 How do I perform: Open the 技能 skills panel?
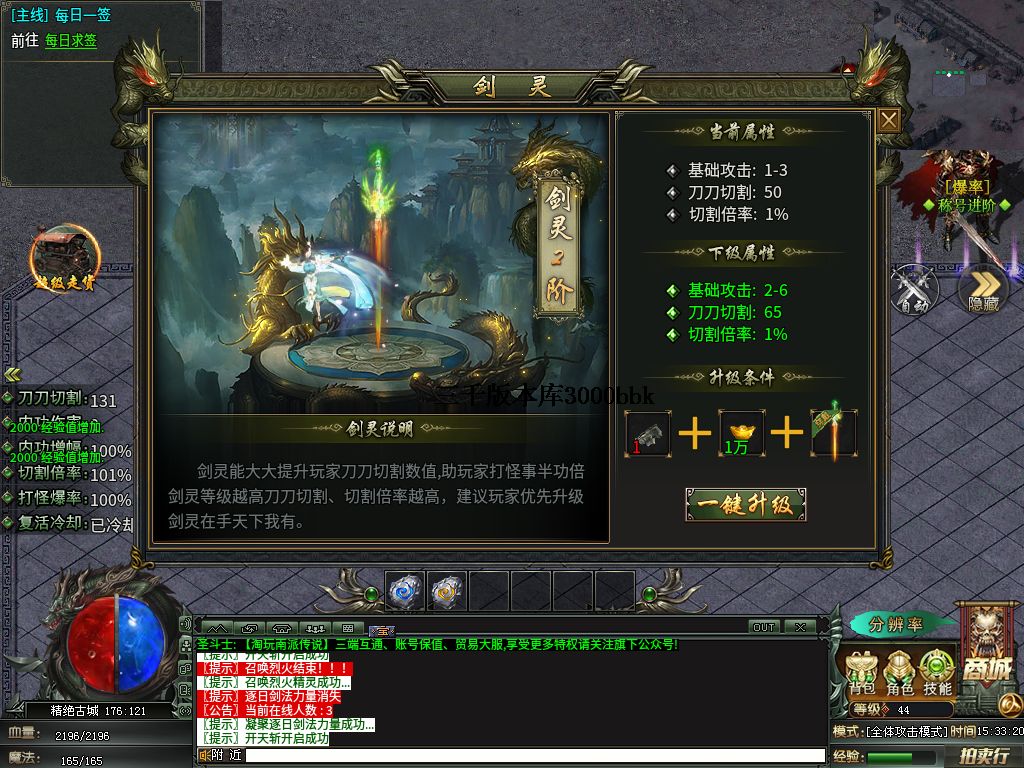tap(937, 673)
